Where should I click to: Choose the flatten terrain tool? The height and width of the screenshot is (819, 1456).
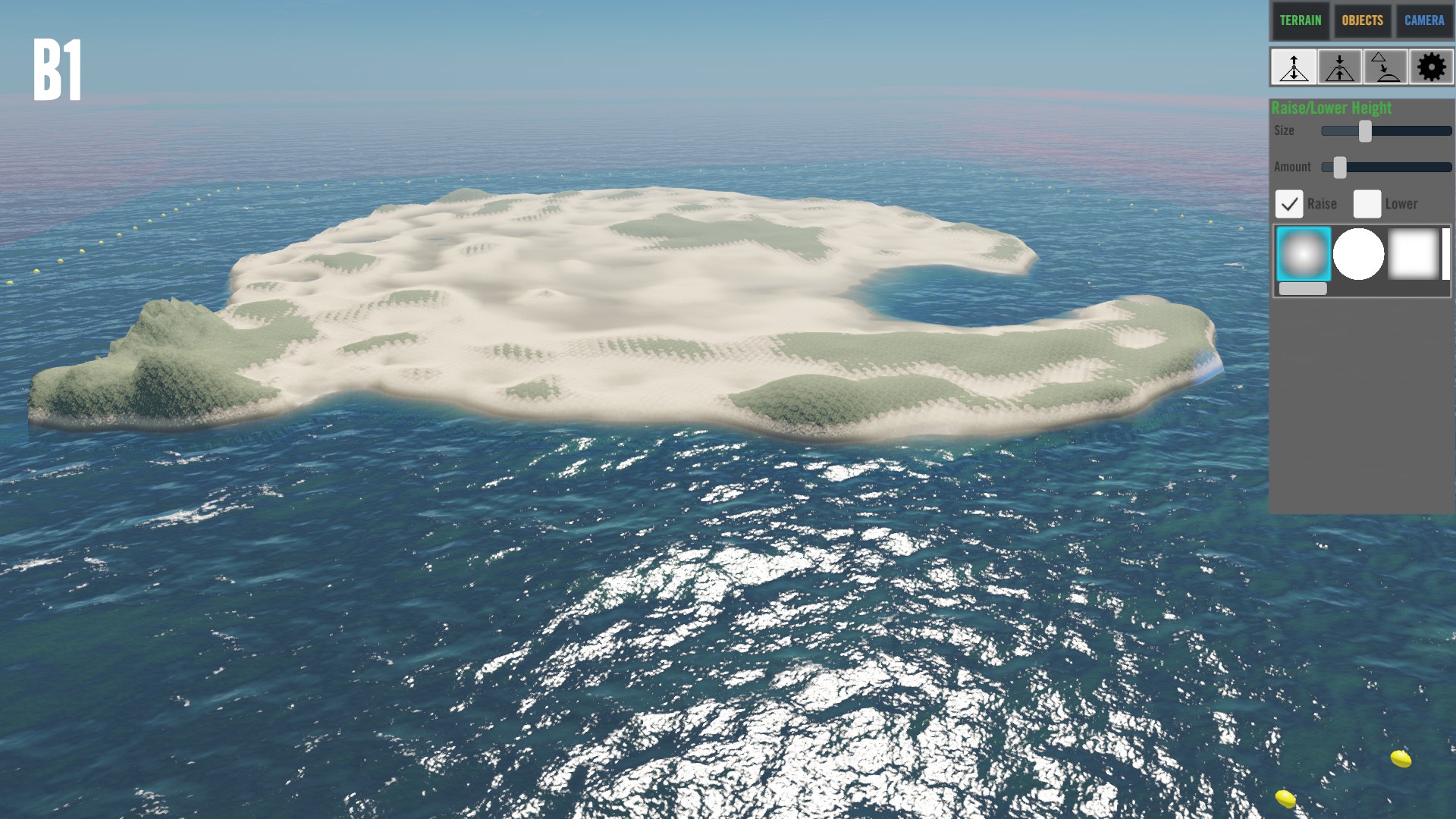click(x=1339, y=67)
